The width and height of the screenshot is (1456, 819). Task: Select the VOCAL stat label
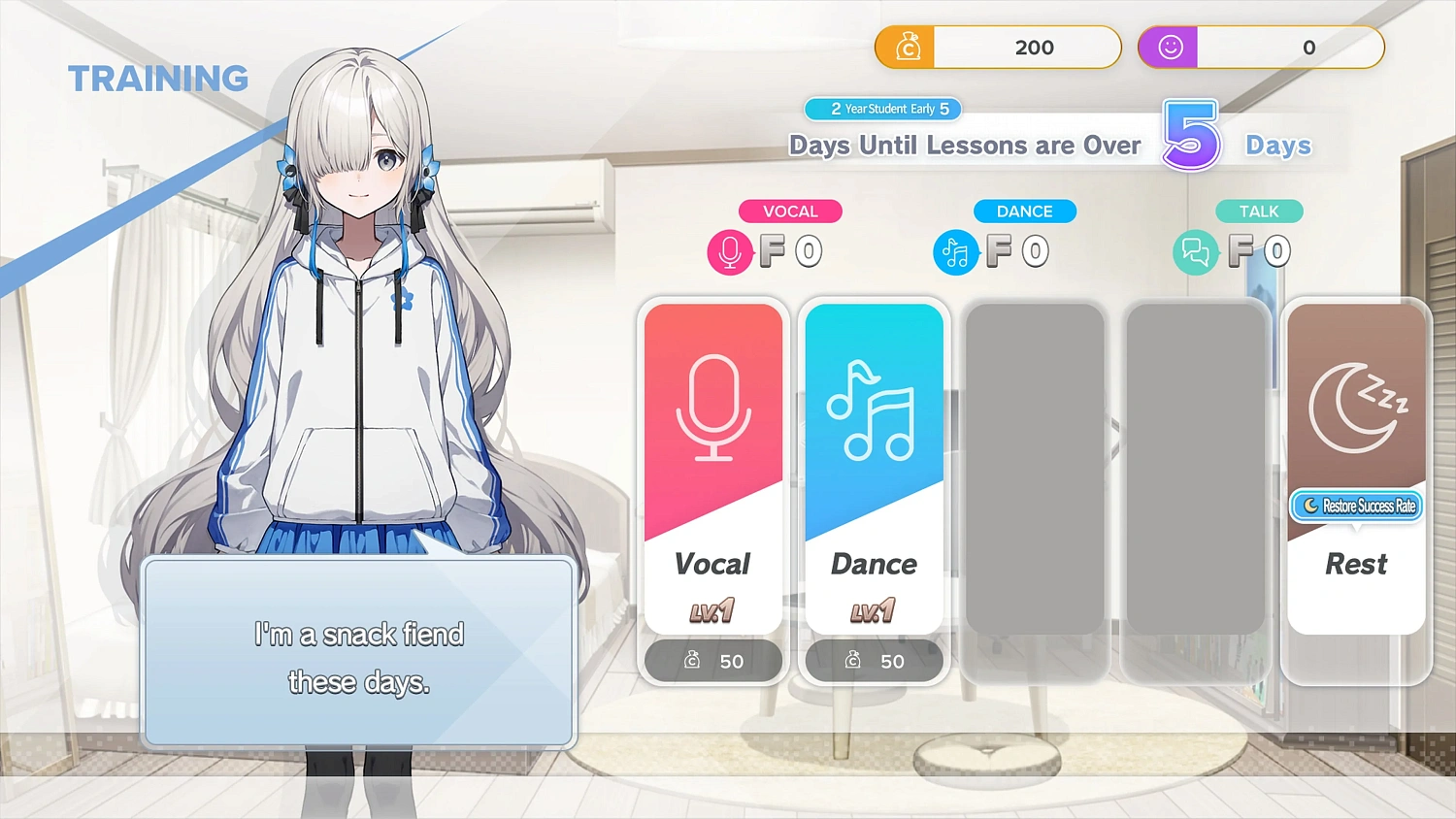(790, 211)
